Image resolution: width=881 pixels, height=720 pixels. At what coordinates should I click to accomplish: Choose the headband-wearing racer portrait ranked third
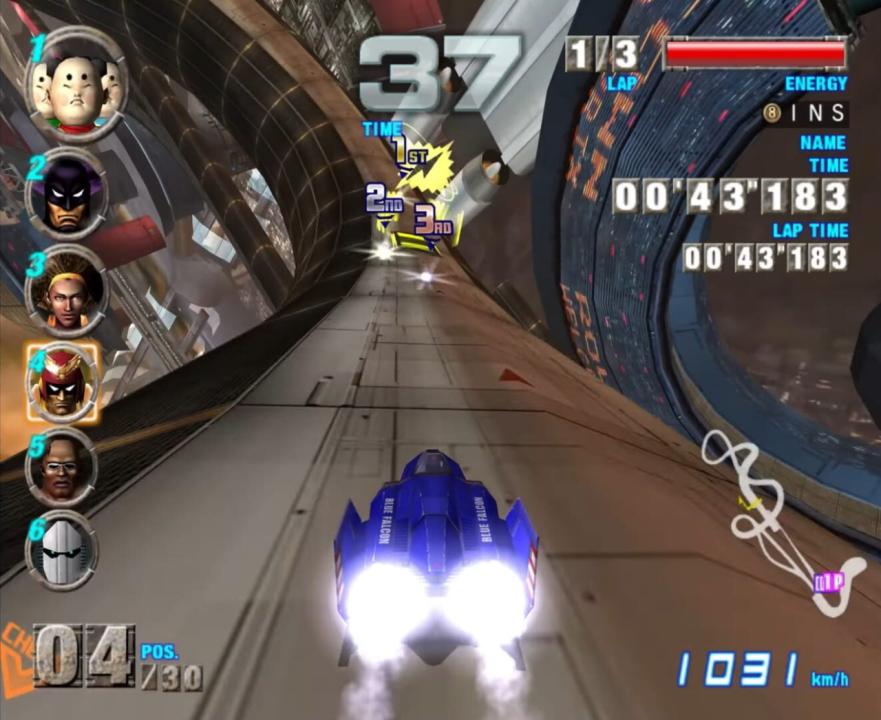(x=66, y=292)
